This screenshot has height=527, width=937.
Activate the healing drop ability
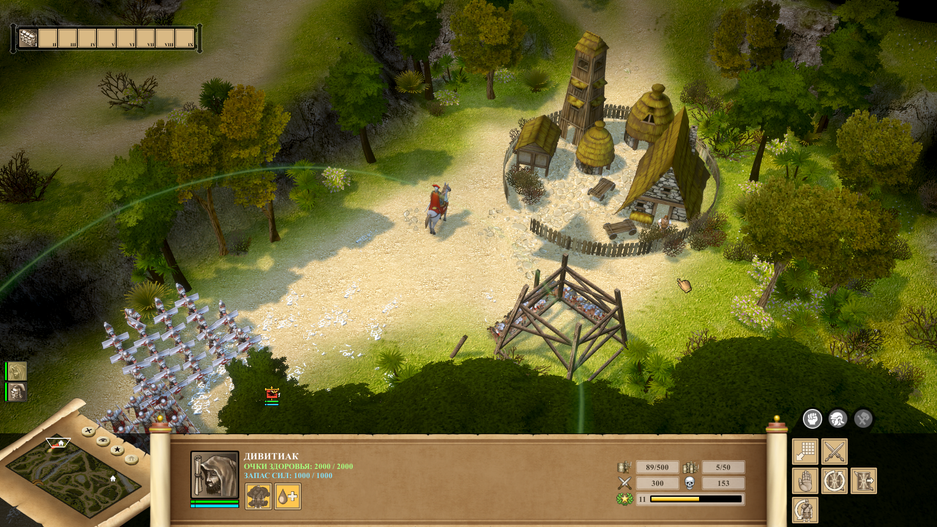(287, 495)
